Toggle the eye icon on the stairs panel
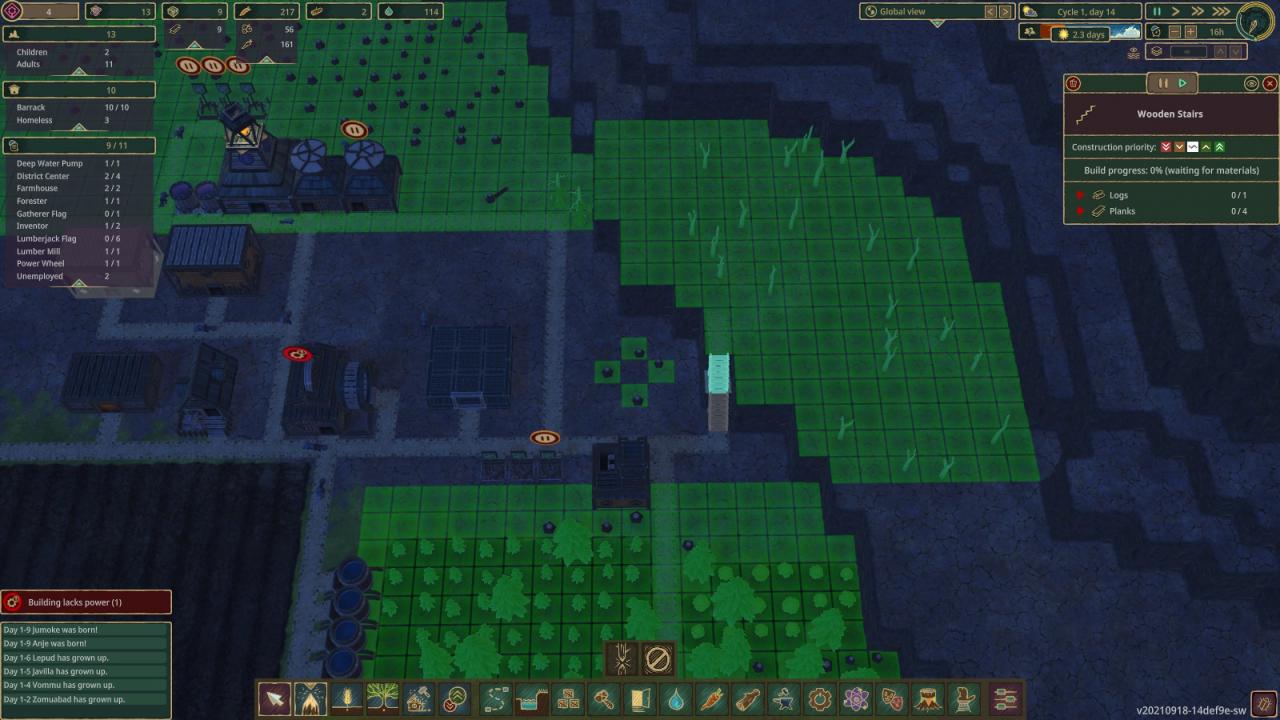The height and width of the screenshot is (720, 1280). 1251,84
